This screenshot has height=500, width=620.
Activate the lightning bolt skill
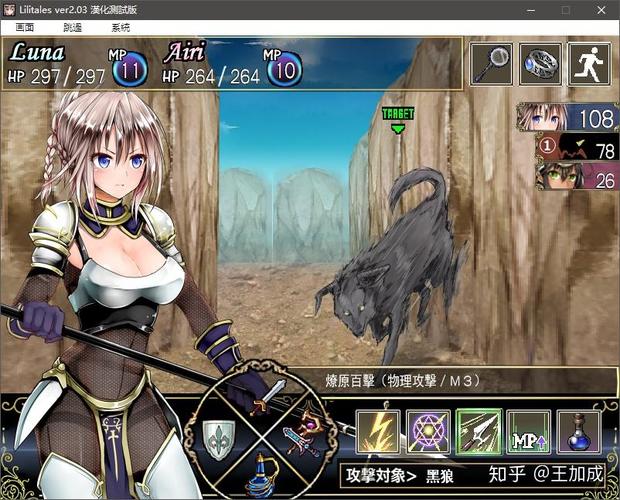(x=378, y=431)
